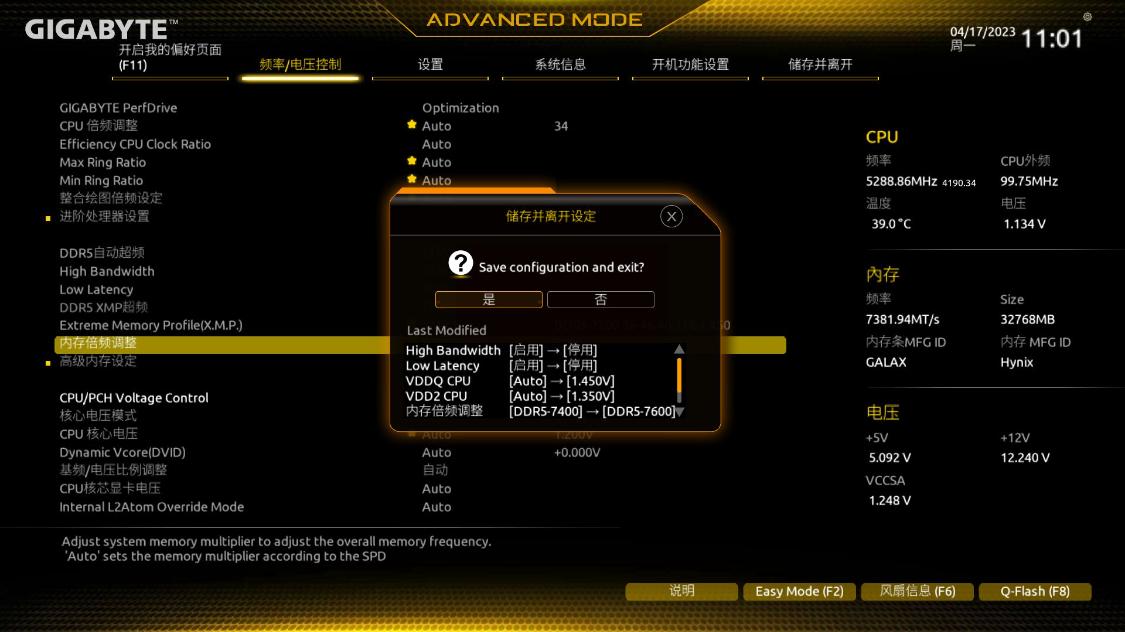Click the Last Modified list scrollbar

[679, 380]
